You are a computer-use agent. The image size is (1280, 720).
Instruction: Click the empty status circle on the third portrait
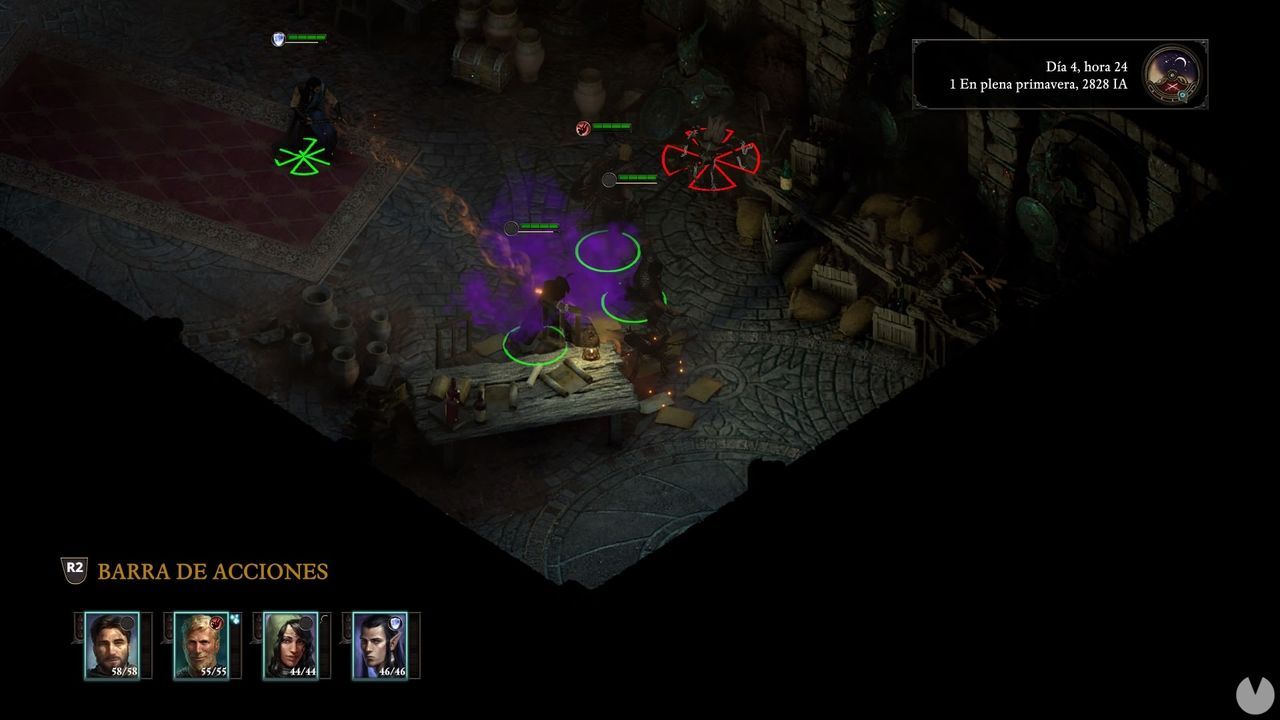point(305,621)
